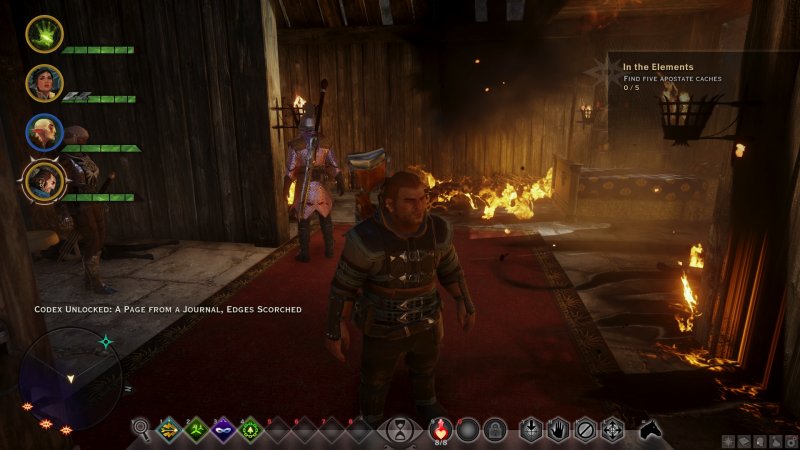Select the empty round potion slot
The image size is (800, 450).
click(467, 430)
